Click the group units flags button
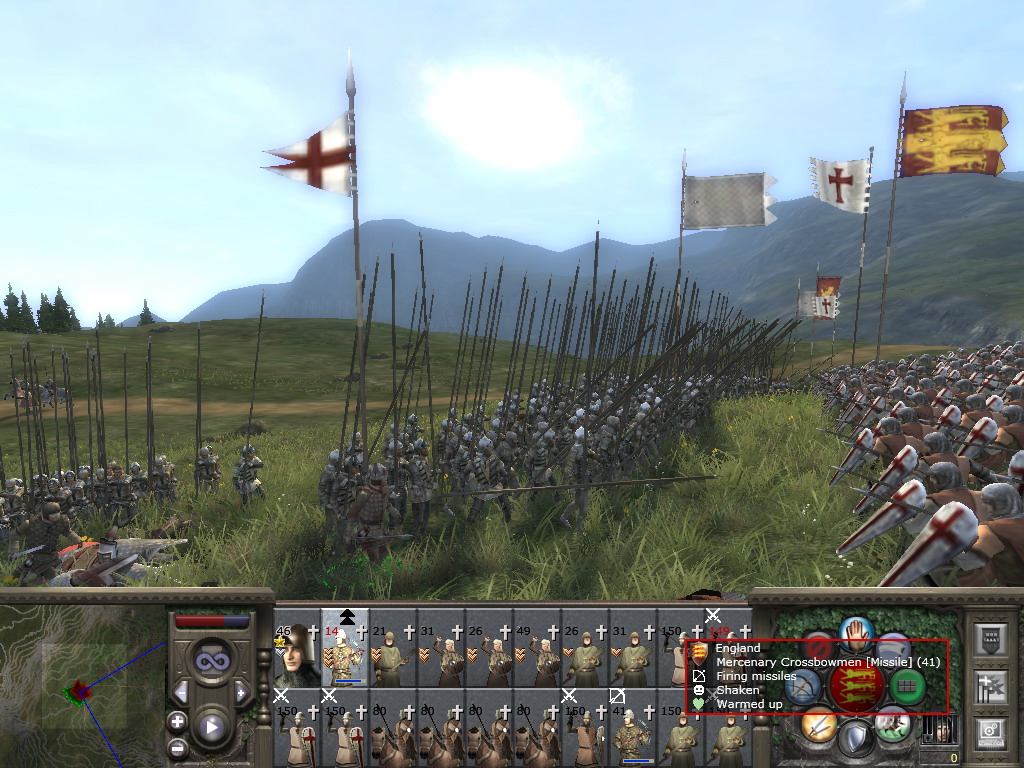1024x768 pixels. 989,686
